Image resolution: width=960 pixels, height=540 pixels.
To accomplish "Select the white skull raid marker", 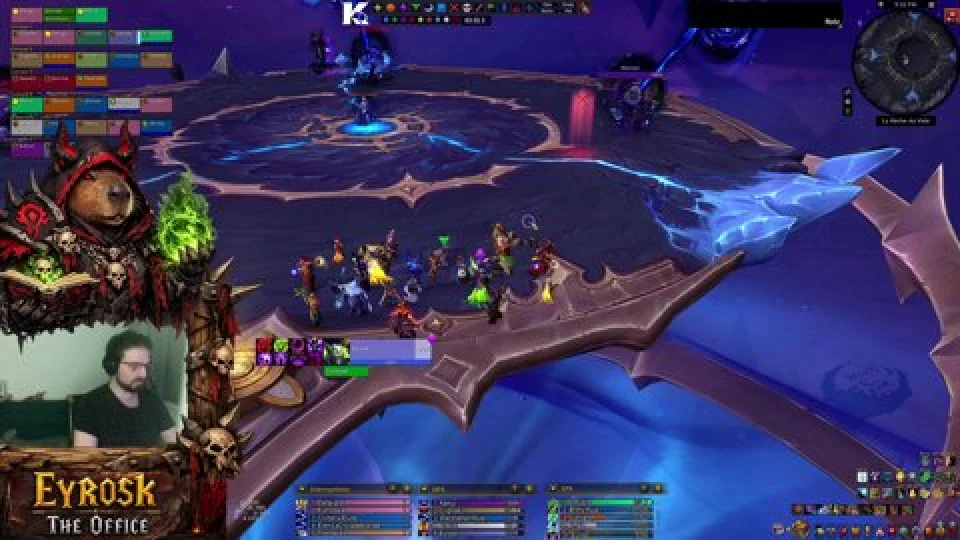I will pyautogui.click(x=467, y=8).
